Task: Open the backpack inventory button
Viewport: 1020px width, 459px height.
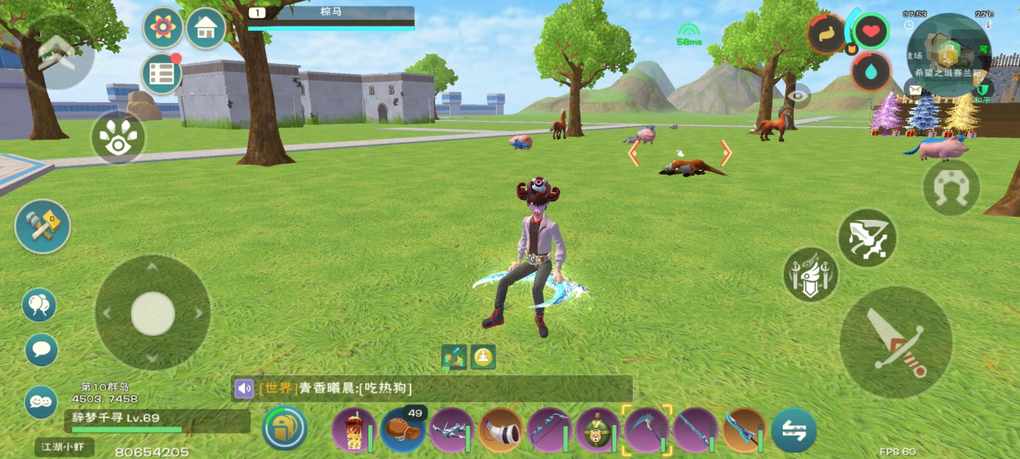Action: pyautogui.click(x=285, y=428)
